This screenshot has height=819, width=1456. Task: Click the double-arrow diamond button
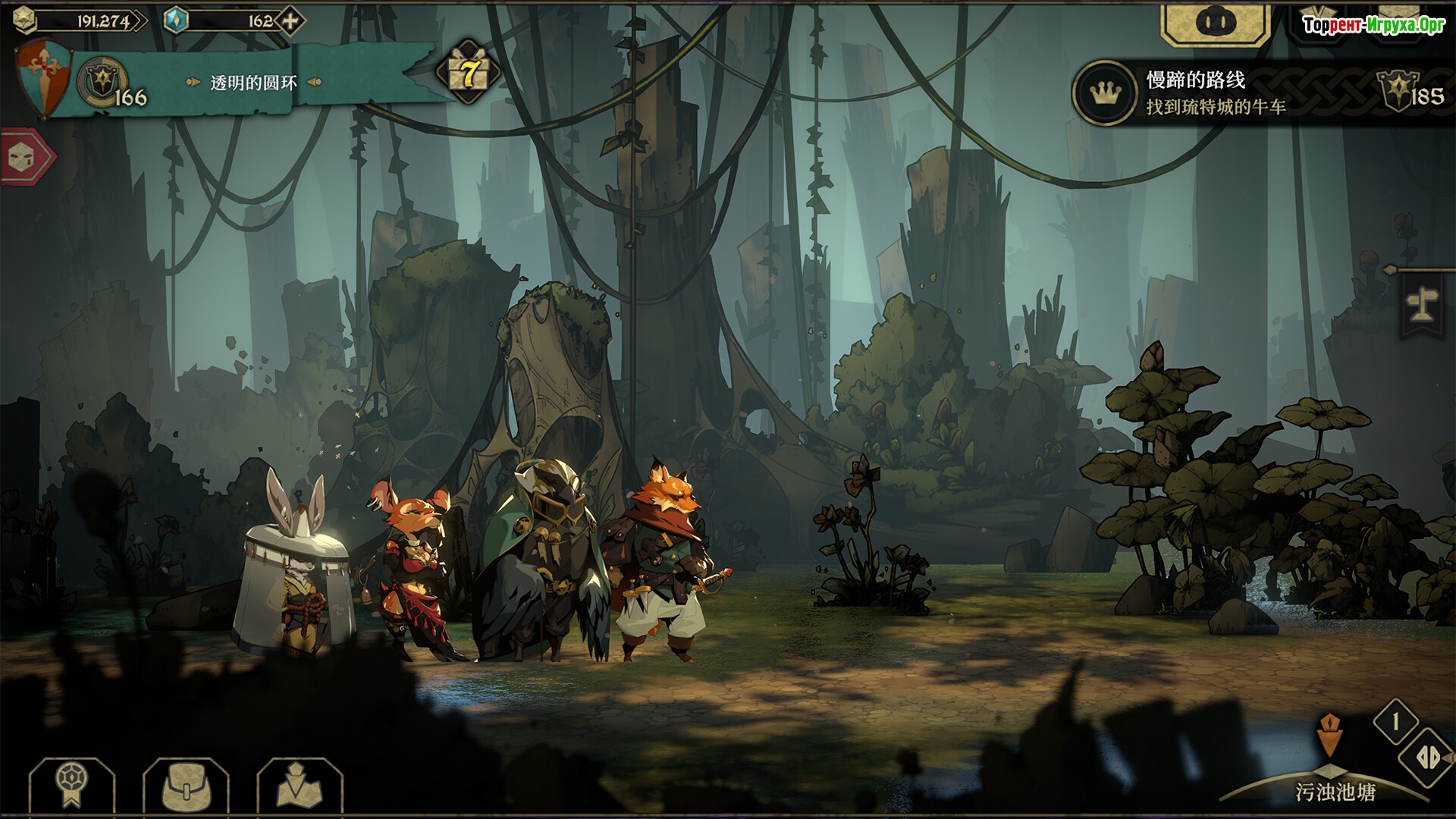pyautogui.click(x=1427, y=758)
